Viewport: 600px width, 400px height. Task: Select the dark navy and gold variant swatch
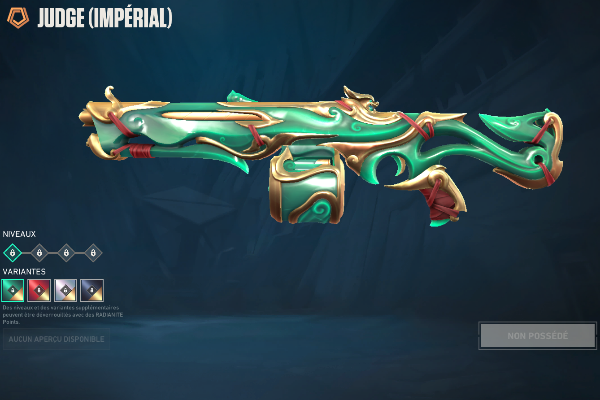tap(92, 290)
